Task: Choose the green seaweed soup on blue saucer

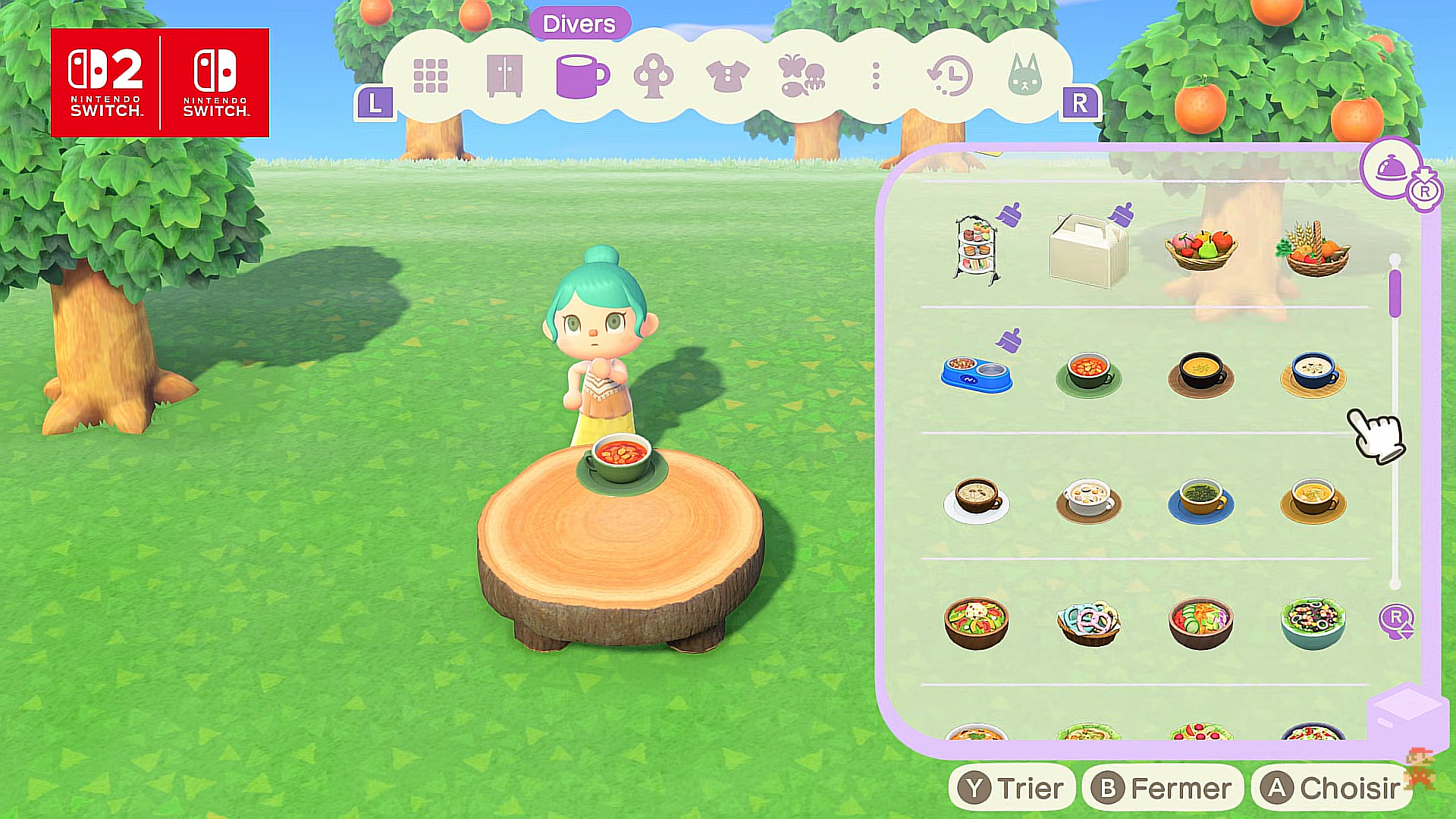Action: click(x=1200, y=500)
